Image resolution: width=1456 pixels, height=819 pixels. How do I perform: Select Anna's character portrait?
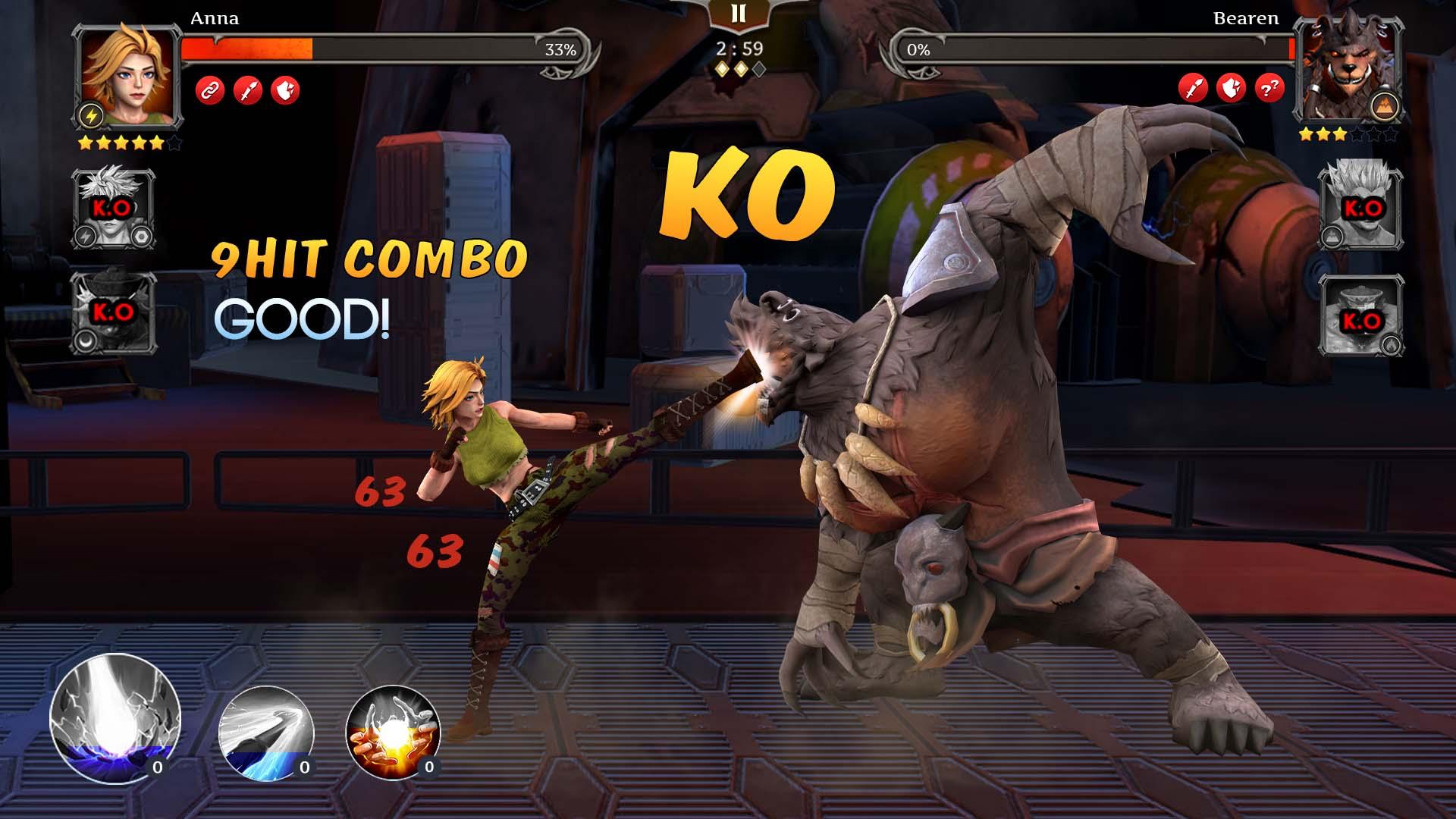point(128,74)
